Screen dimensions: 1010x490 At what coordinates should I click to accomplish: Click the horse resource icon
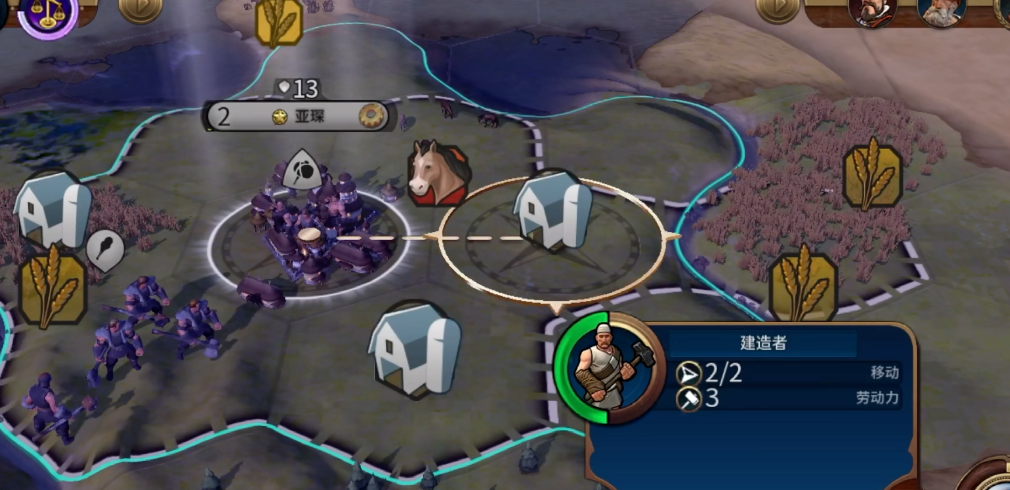pos(437,172)
